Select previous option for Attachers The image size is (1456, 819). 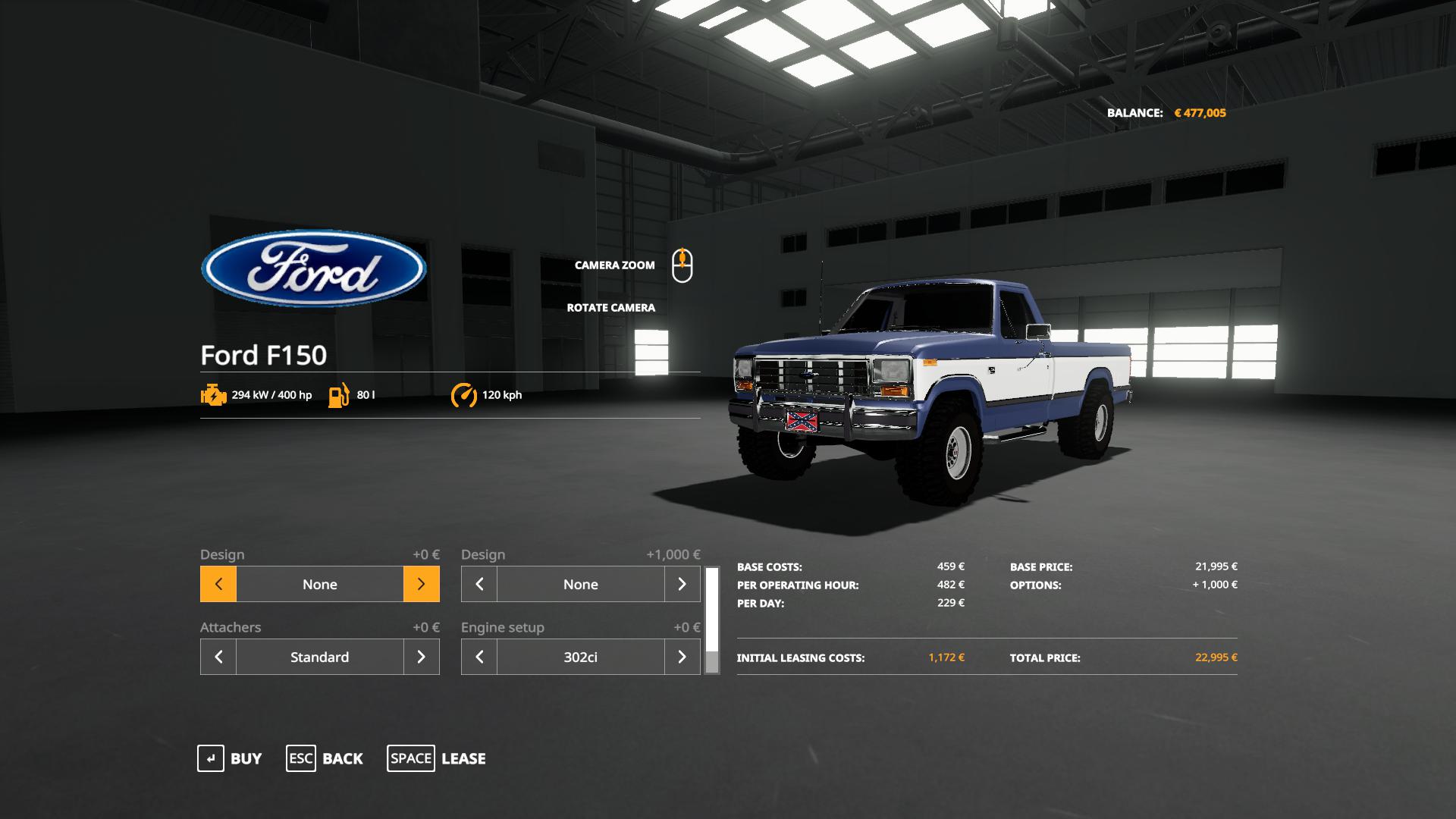coord(218,657)
